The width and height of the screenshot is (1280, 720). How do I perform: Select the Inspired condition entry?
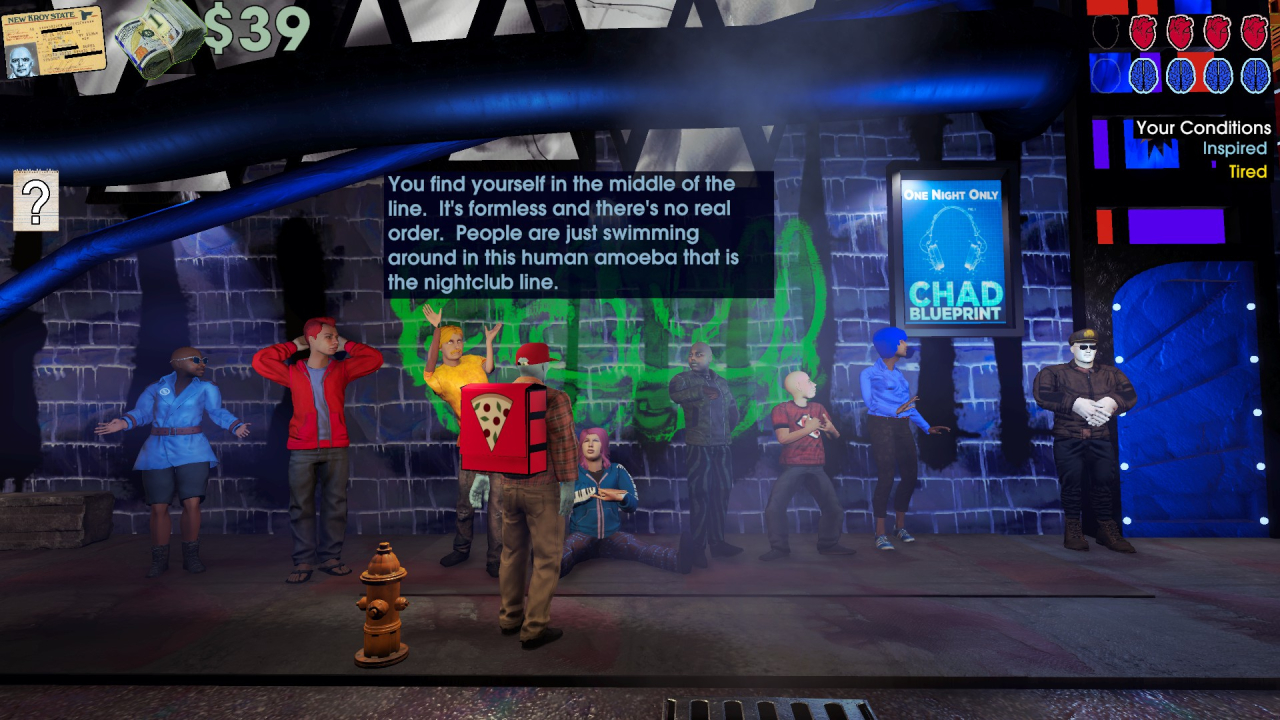point(1234,149)
